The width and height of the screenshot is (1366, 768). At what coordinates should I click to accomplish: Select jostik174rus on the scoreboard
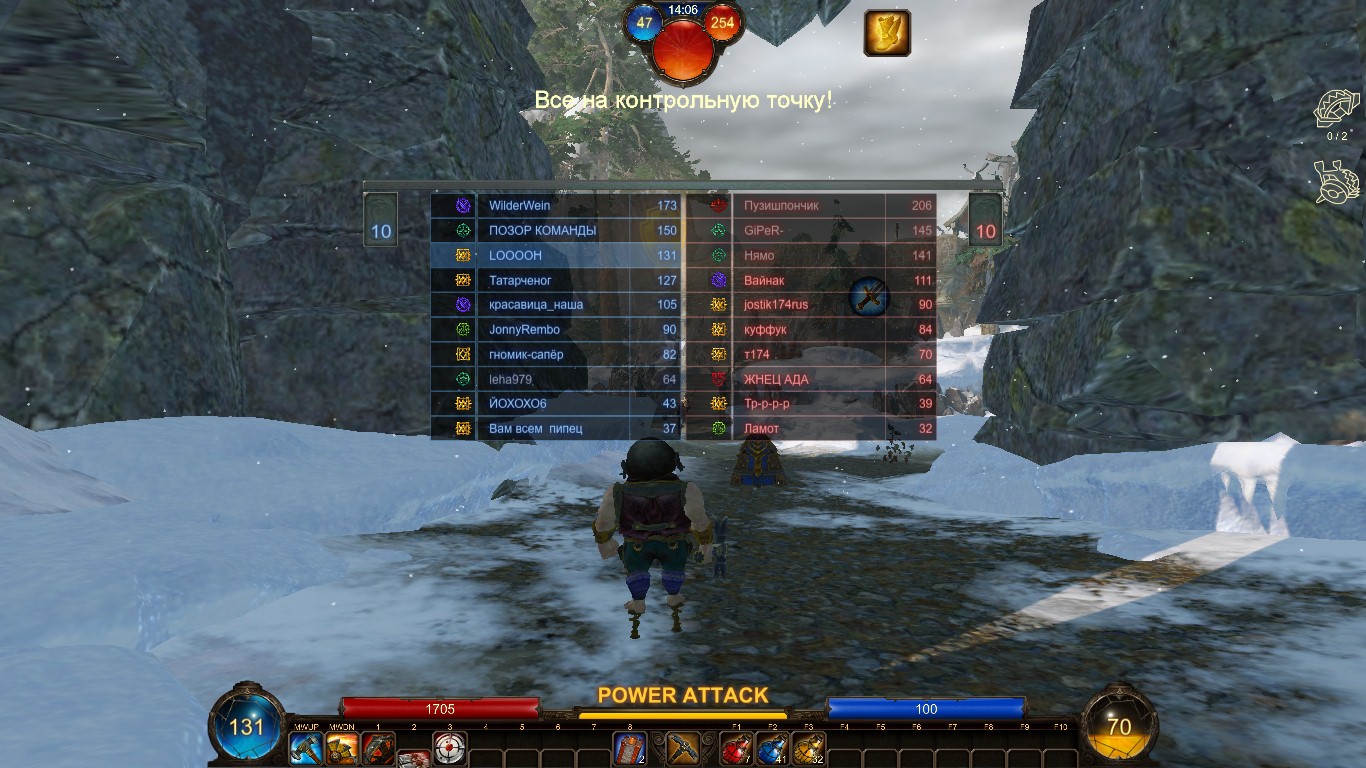coord(811,305)
